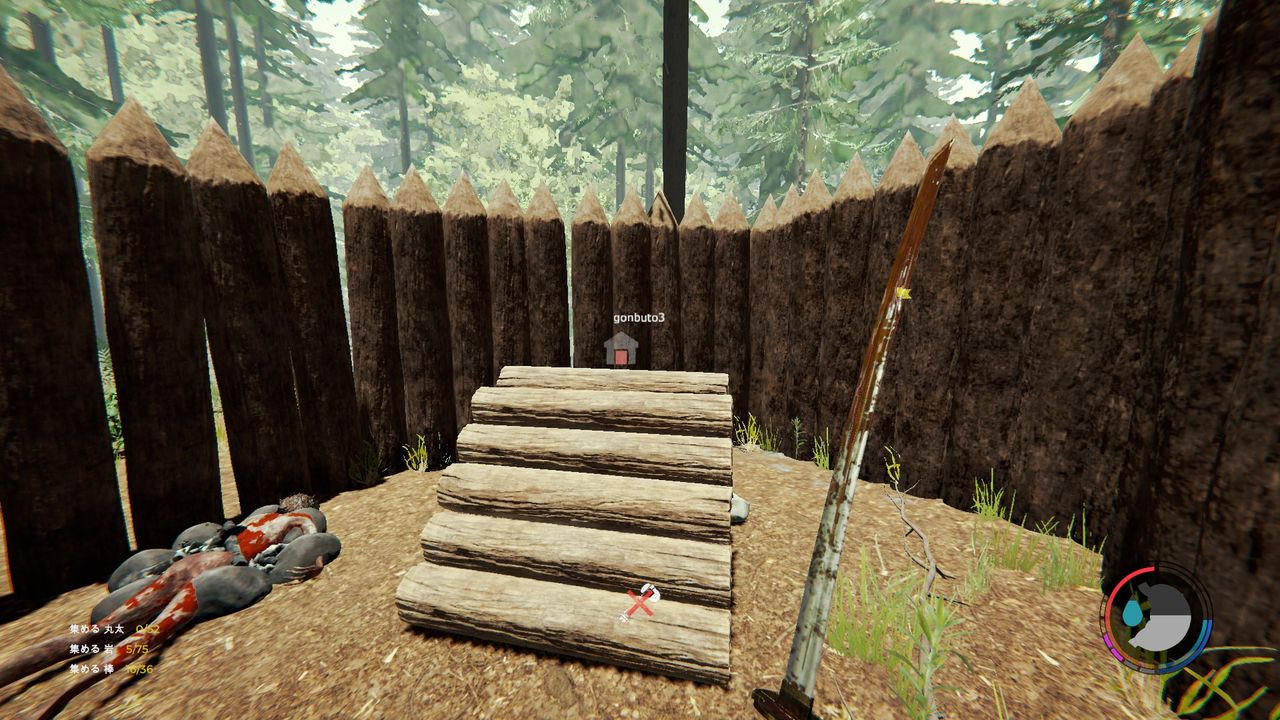Select the shelter icon above gonbuto3

click(x=619, y=352)
